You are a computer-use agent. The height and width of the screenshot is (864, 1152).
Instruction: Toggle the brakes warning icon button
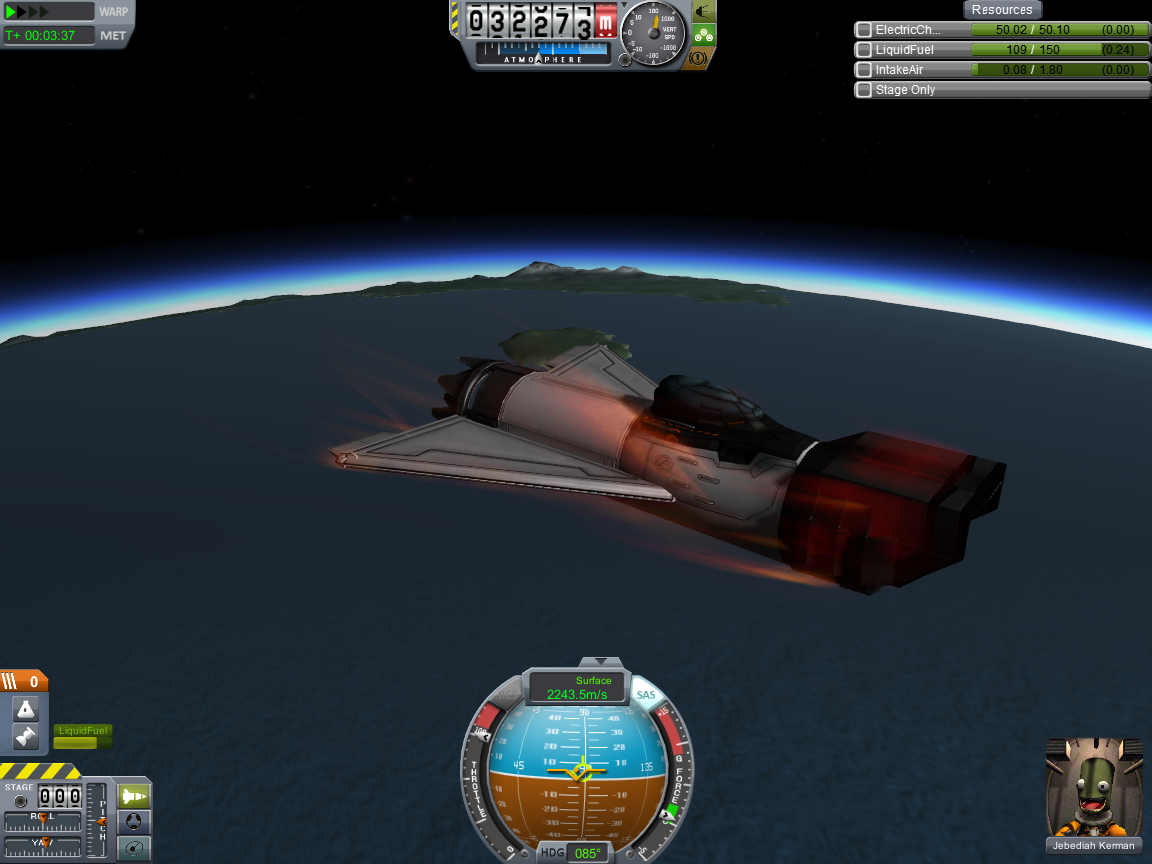point(698,59)
